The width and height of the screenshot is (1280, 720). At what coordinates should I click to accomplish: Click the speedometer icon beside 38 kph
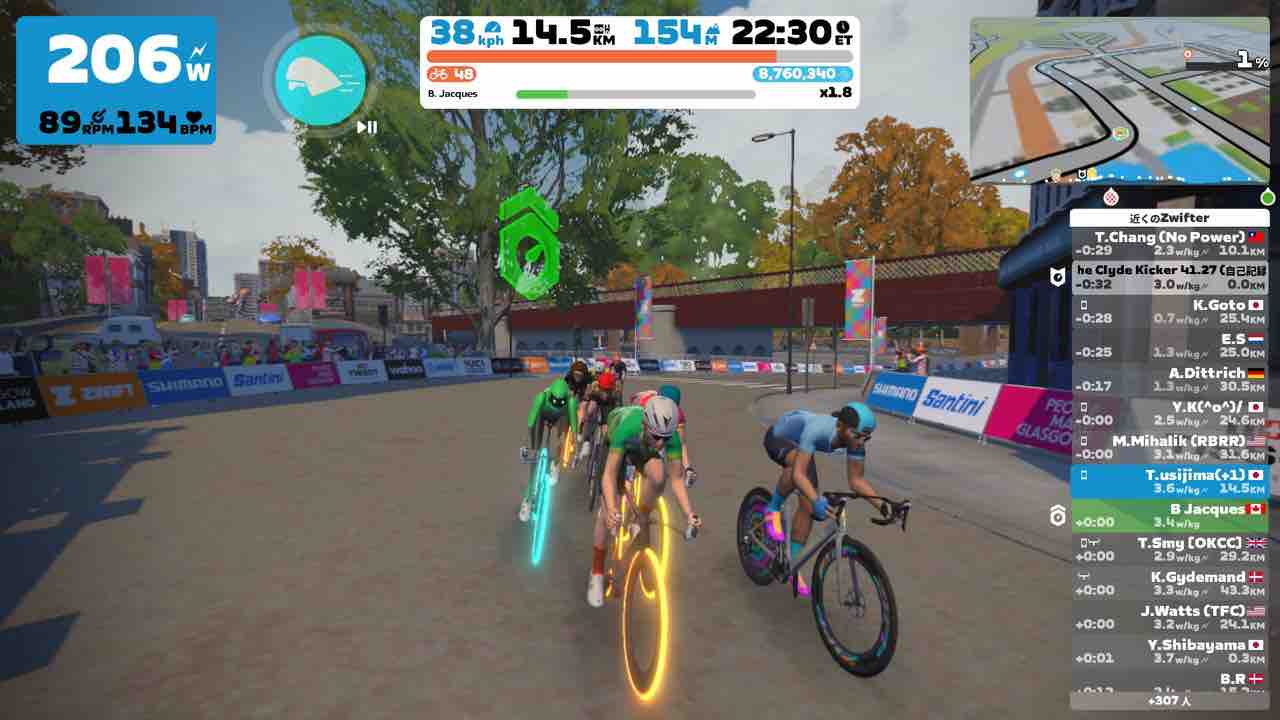[492, 27]
